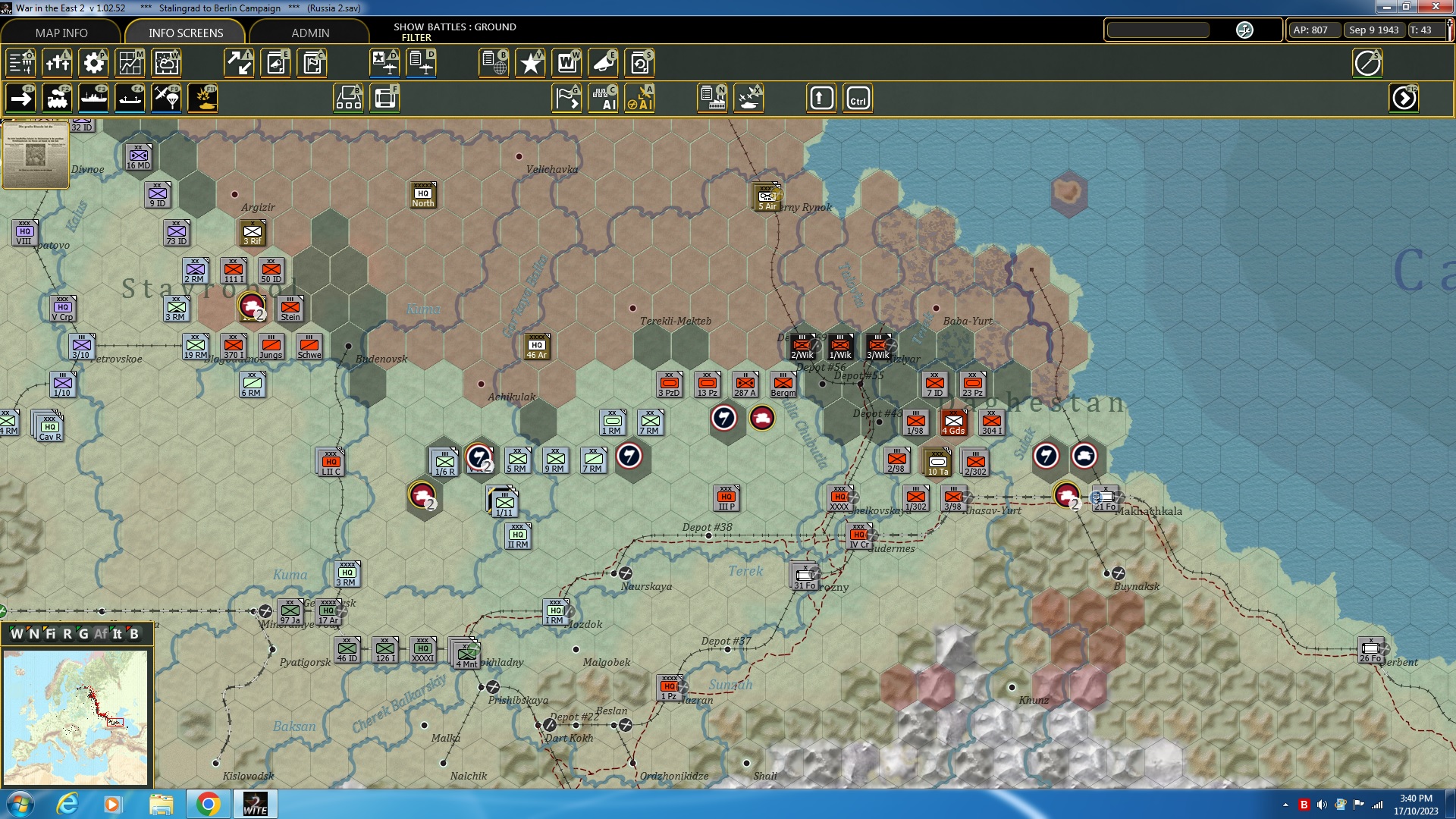Viewport: 1456px width, 819px height.
Task: Open the save game screen icon
Action: click(639, 63)
